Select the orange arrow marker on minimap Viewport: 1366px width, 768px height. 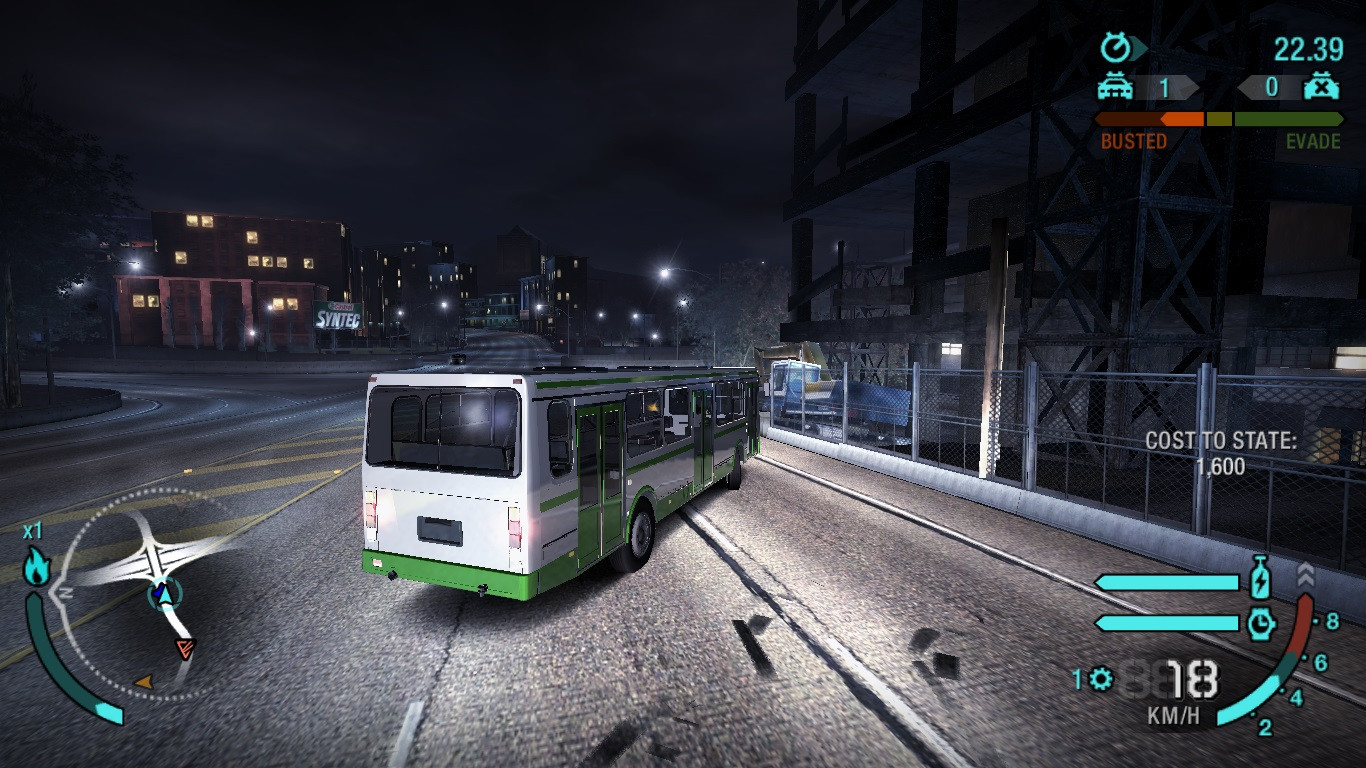[143, 682]
